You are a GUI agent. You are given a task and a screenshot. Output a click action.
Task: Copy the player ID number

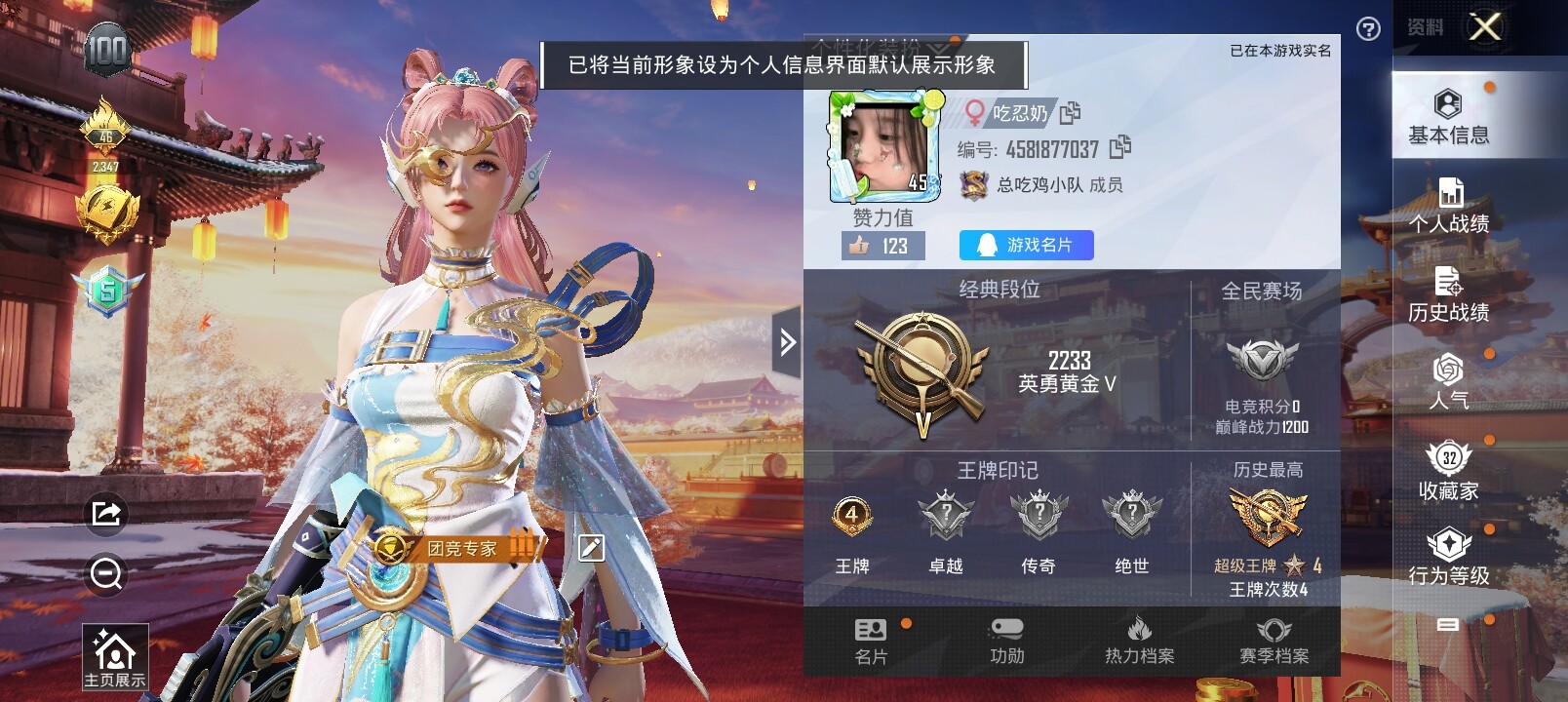pyautogui.click(x=1120, y=147)
